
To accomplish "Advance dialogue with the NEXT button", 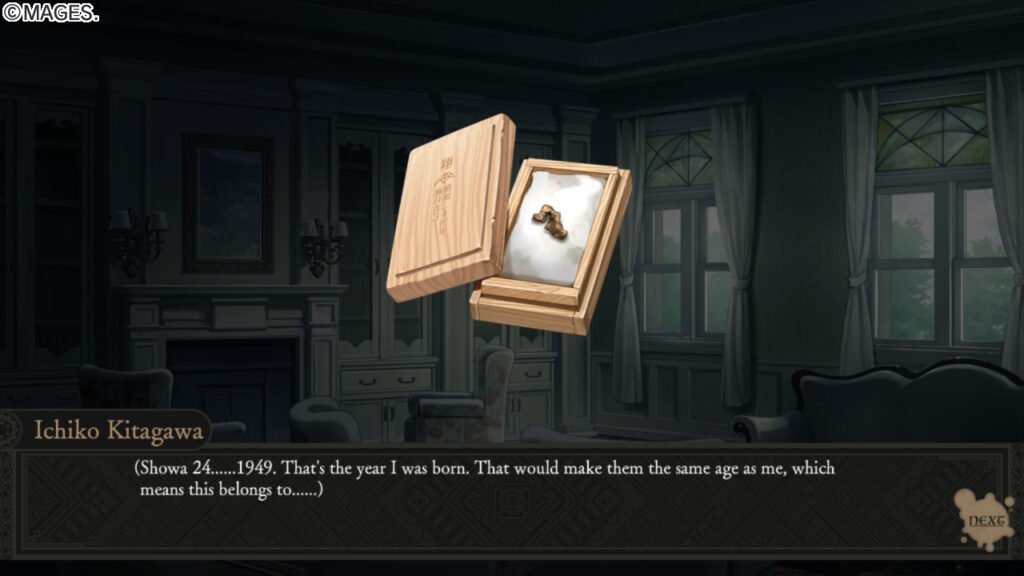I will pyautogui.click(x=980, y=521).
